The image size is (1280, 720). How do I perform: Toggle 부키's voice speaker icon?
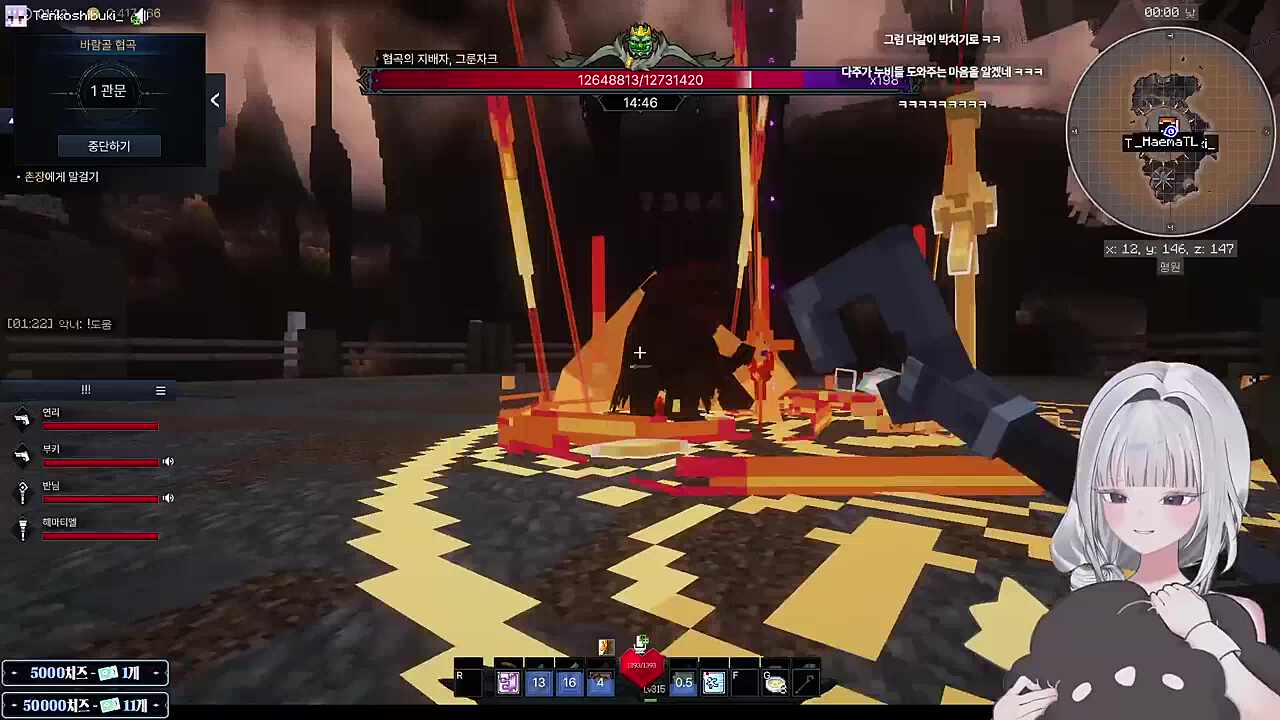coord(168,462)
